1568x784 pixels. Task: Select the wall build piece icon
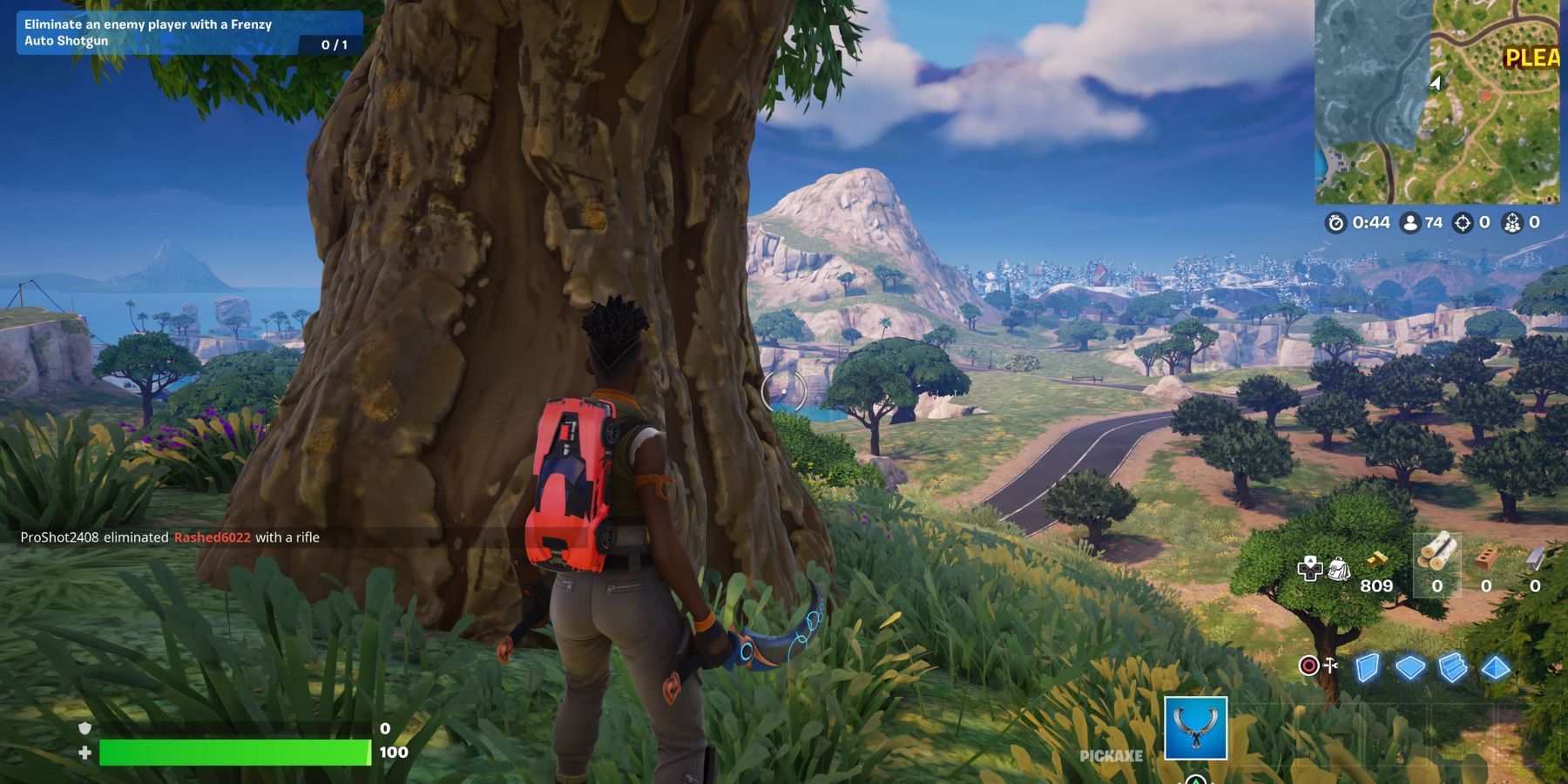point(1368,666)
